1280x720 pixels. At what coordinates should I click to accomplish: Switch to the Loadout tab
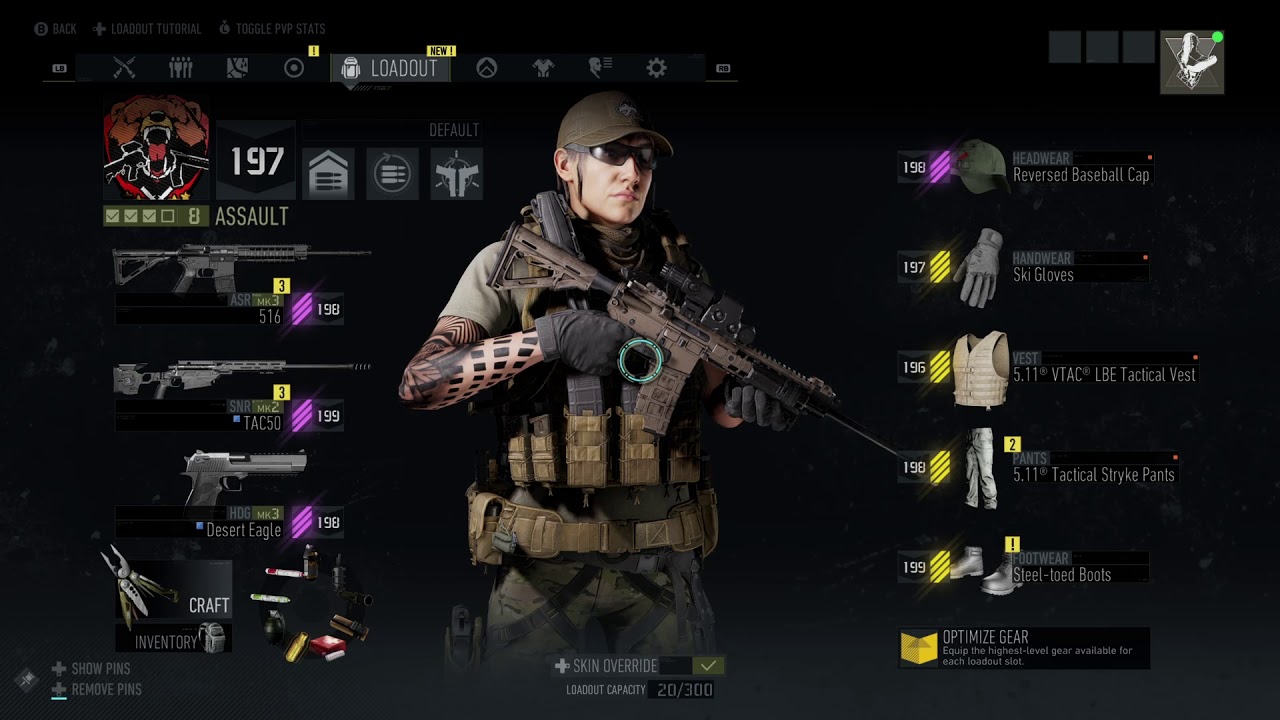click(x=391, y=68)
